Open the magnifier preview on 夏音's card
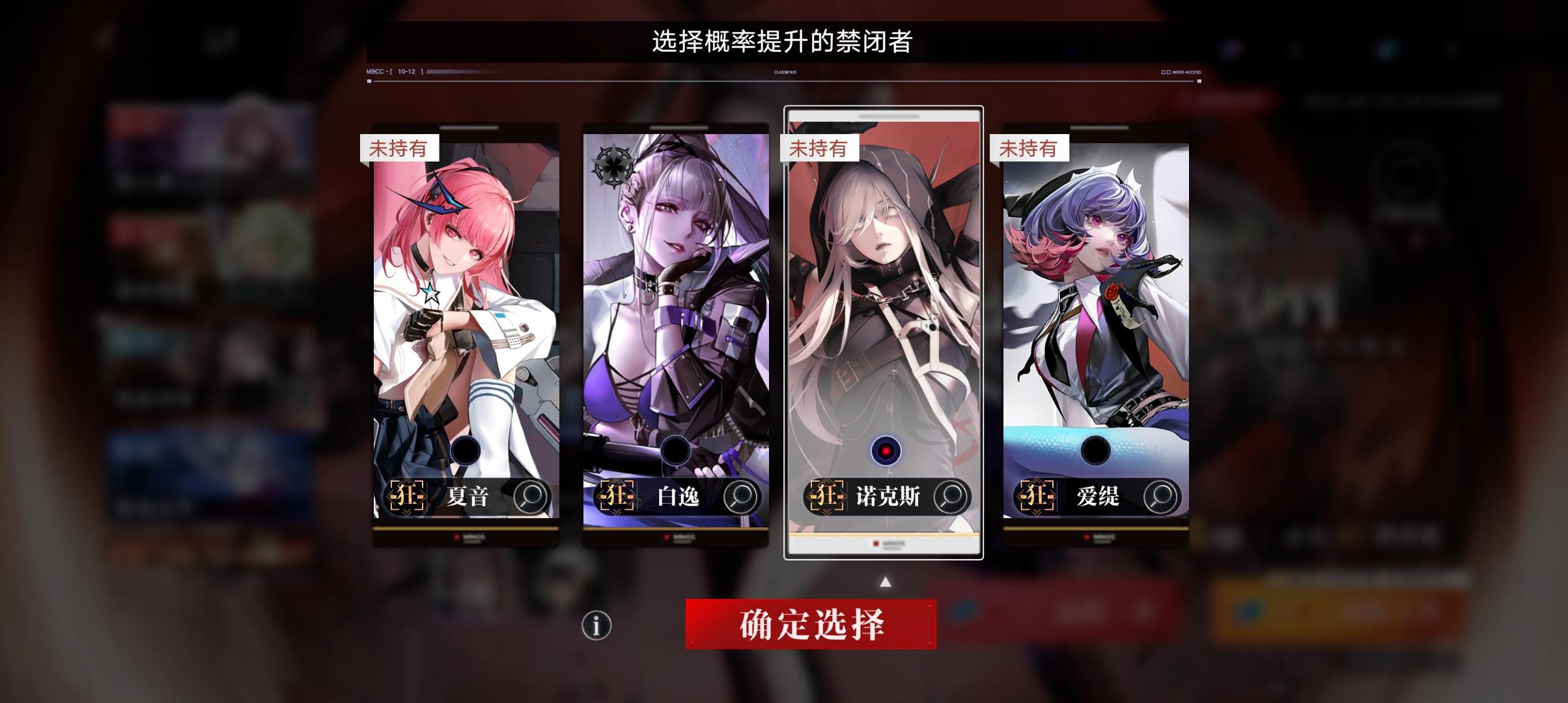Viewport: 1568px width, 703px height. [x=531, y=496]
